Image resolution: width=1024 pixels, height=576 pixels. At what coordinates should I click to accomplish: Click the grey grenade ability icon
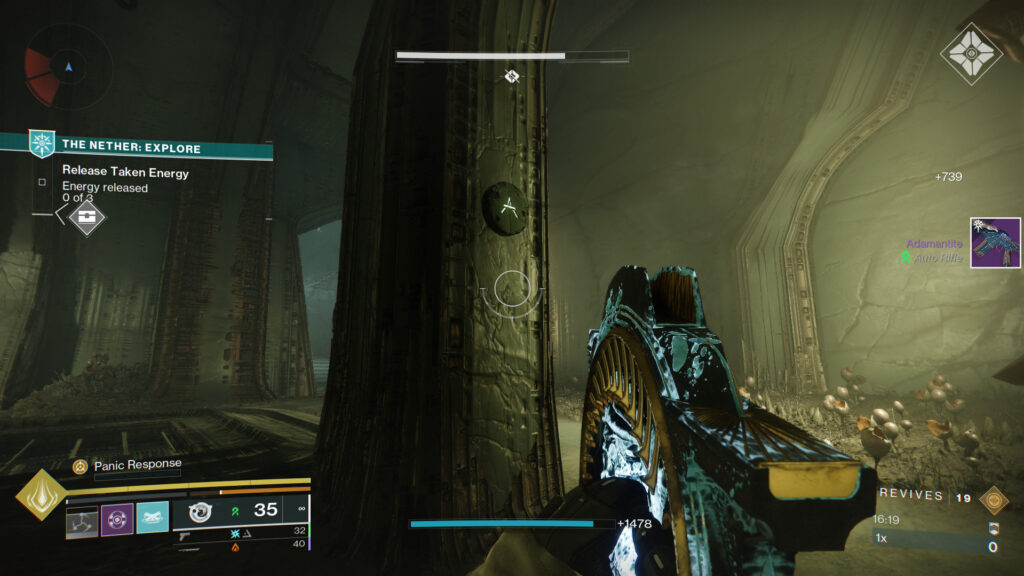82,520
